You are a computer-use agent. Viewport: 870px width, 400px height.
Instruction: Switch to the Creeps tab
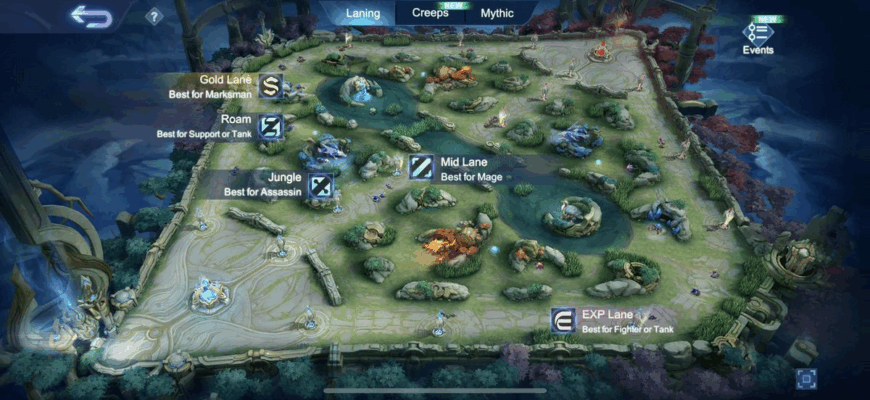430,14
